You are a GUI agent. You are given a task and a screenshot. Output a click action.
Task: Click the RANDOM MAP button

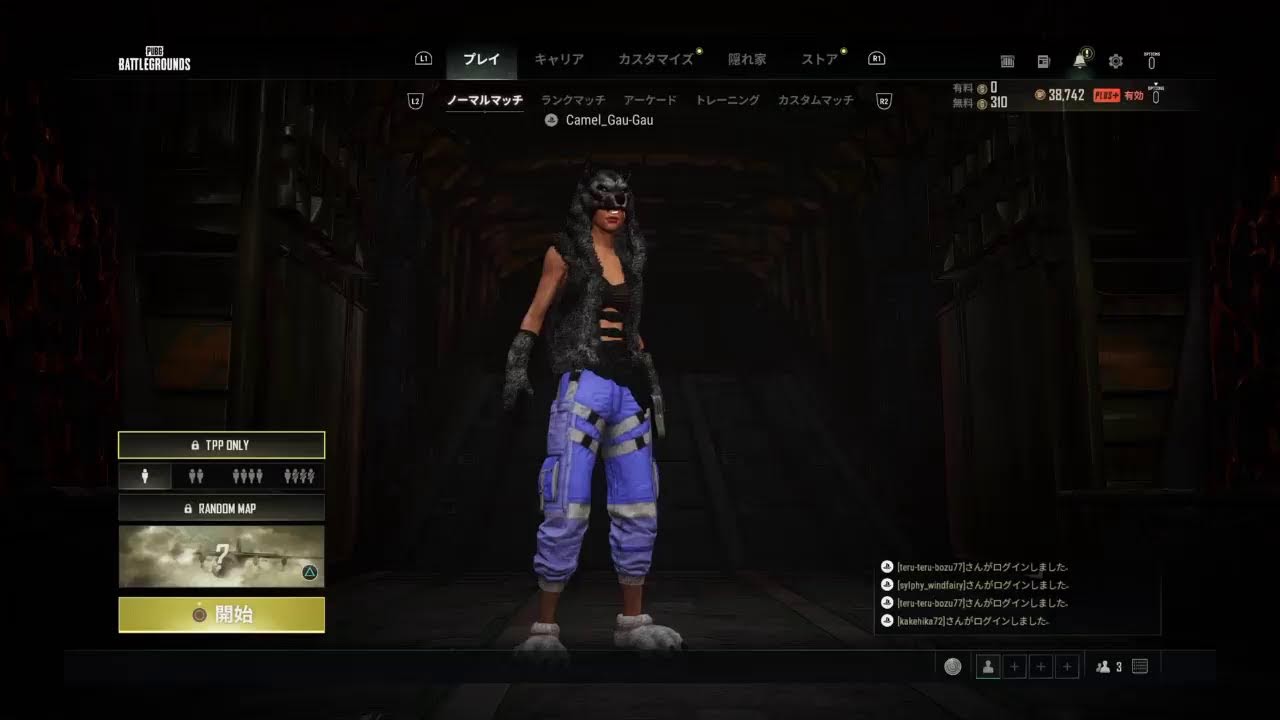(x=221, y=508)
